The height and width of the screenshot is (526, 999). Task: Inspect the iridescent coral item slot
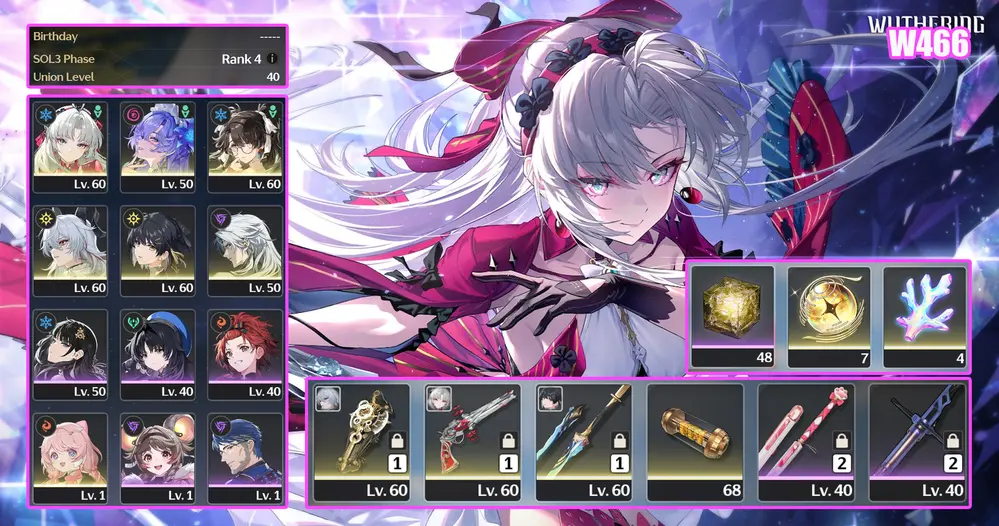click(x=925, y=313)
